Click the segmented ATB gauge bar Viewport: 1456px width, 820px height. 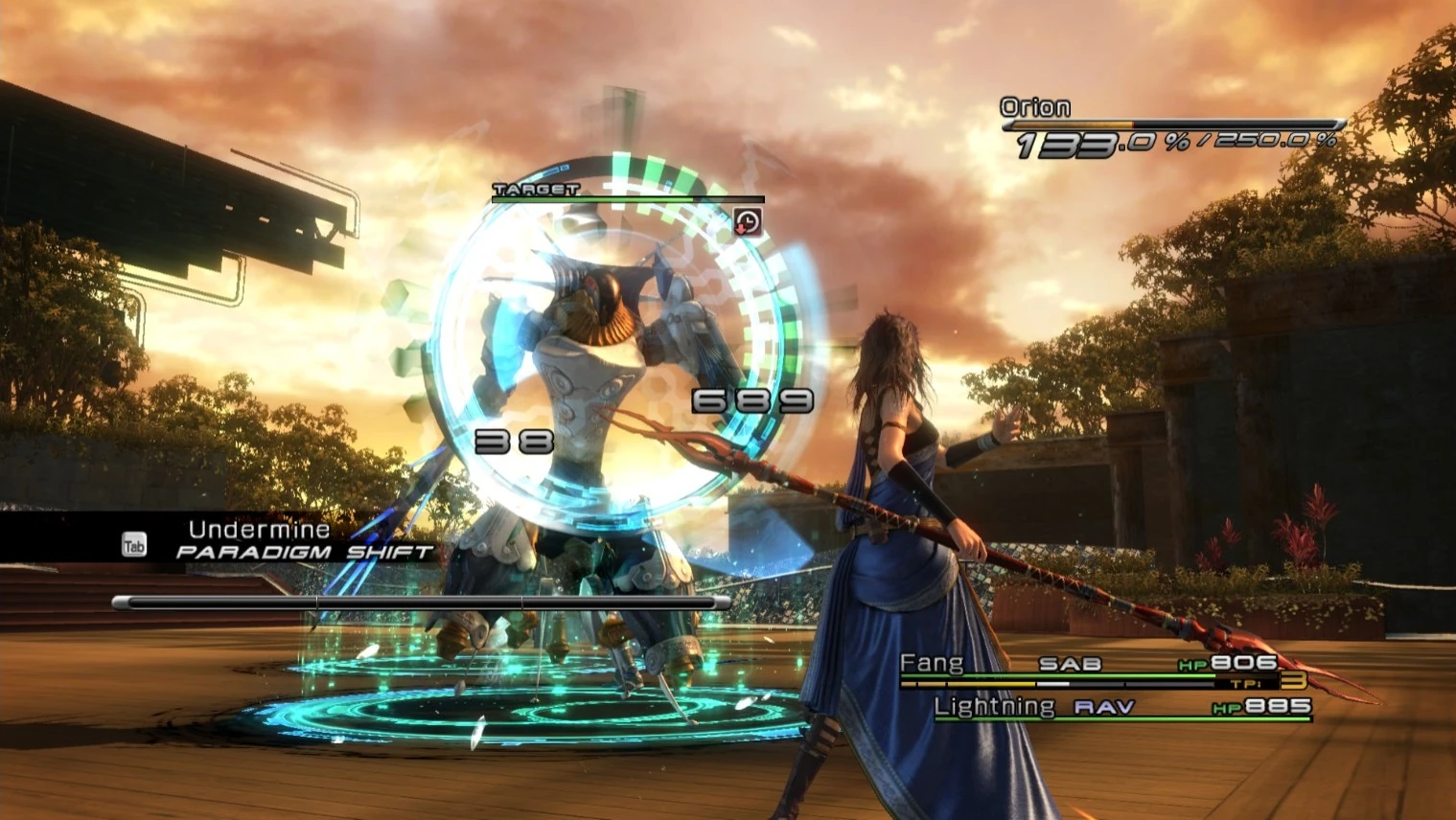point(422,602)
